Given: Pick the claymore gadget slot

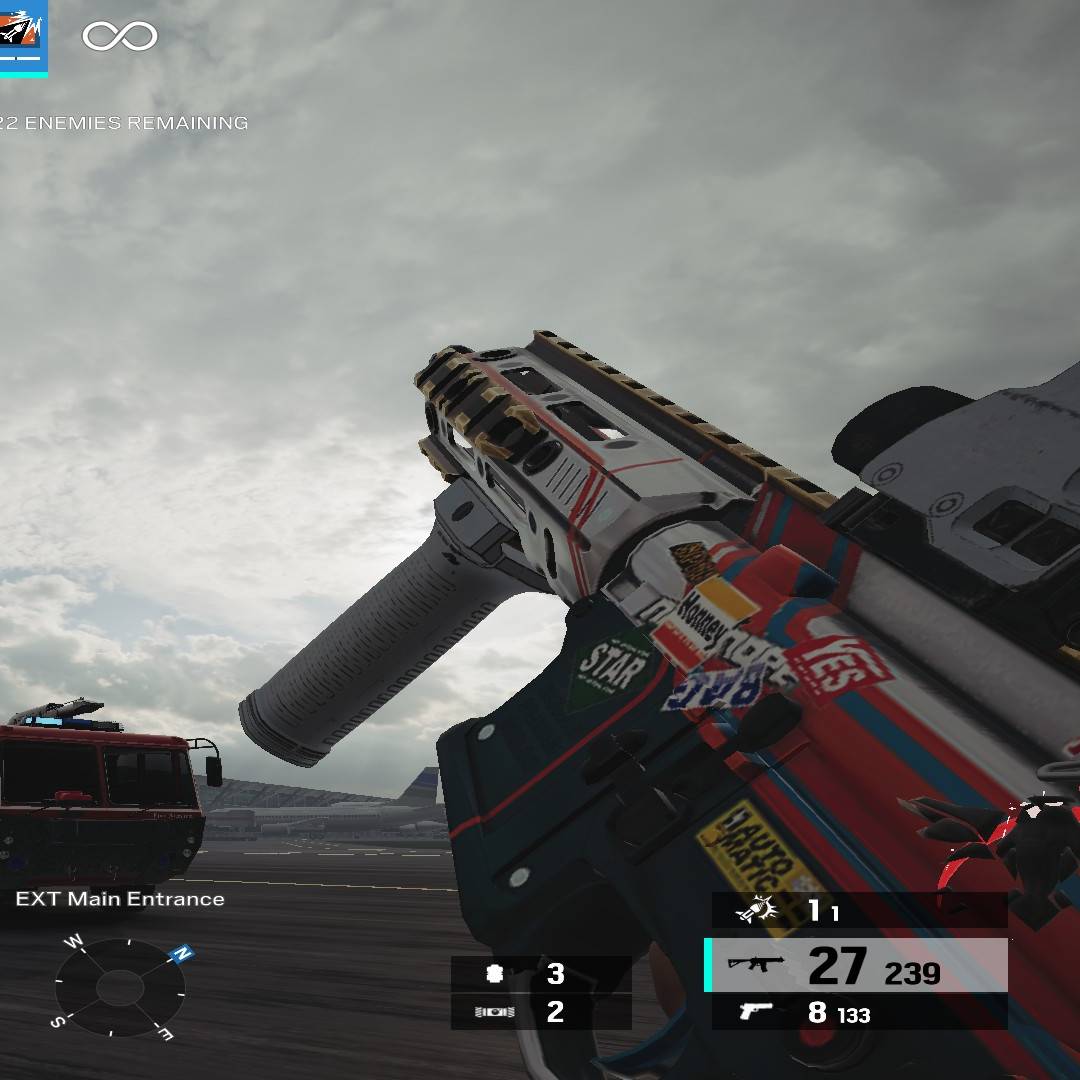Looking at the screenshot, I should 540,1012.
